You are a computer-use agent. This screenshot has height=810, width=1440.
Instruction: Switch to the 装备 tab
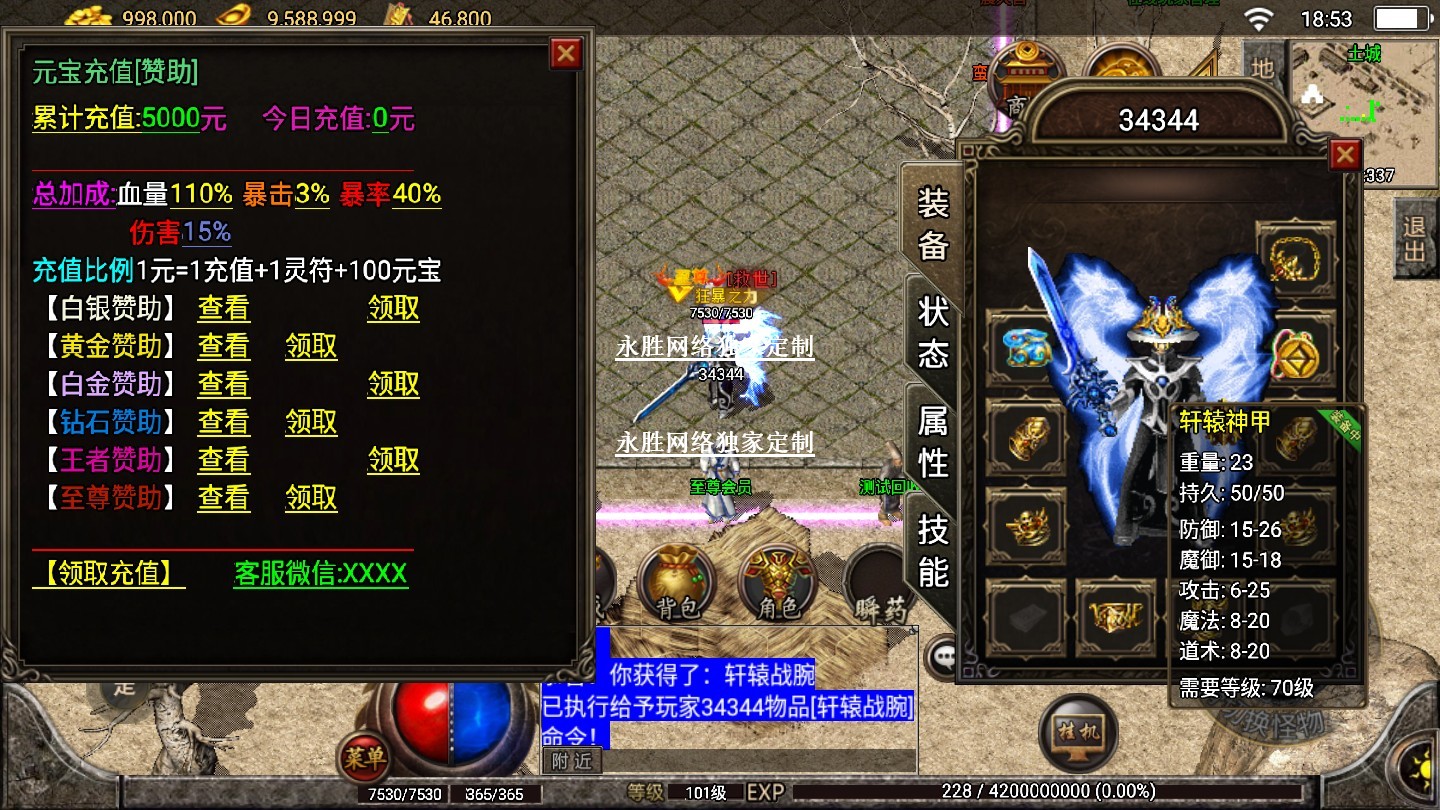coord(932,225)
